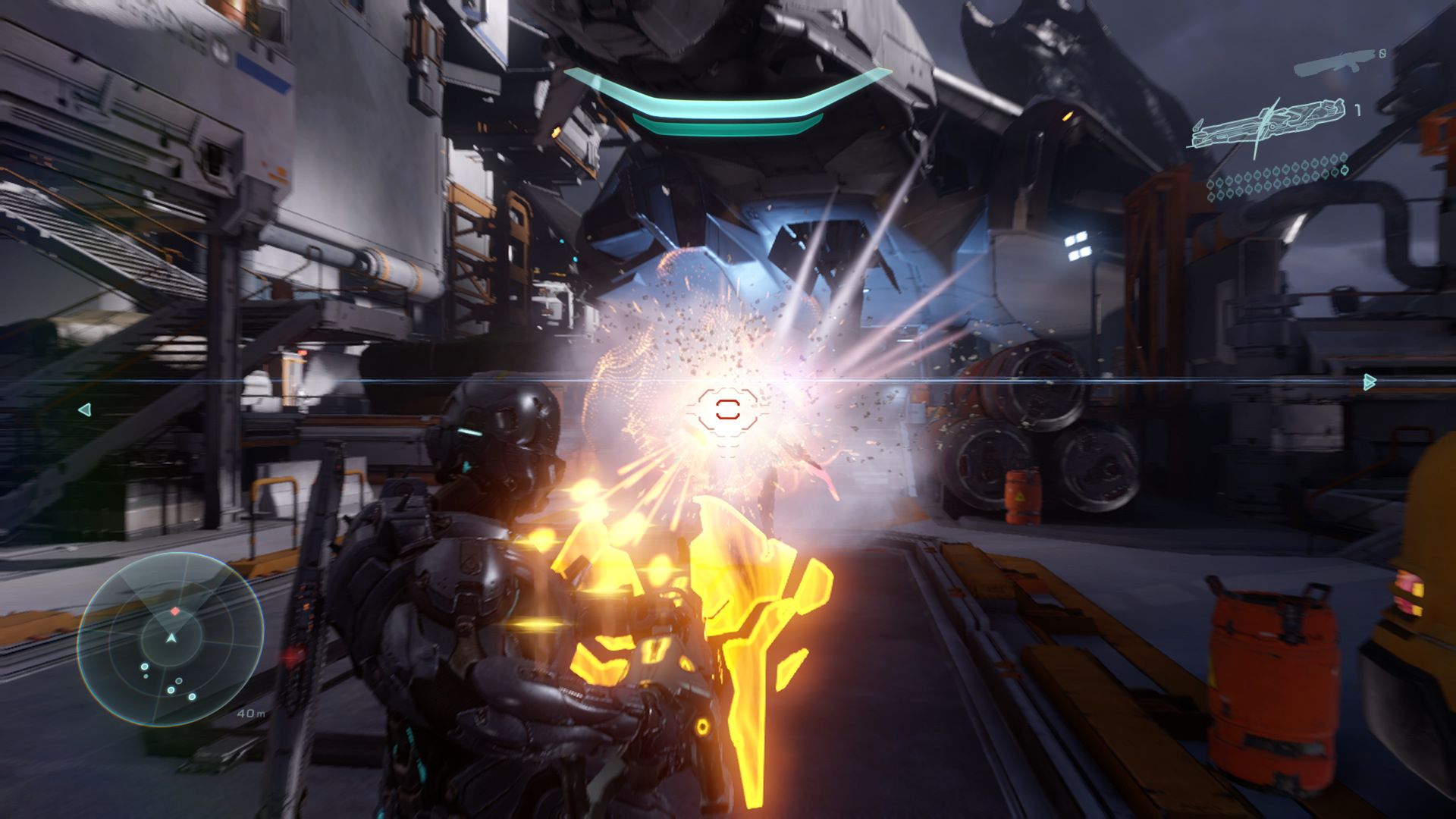Select an ally blip circle on the radar
Image resolution: width=1456 pixels, height=819 pixels.
coord(144,667)
